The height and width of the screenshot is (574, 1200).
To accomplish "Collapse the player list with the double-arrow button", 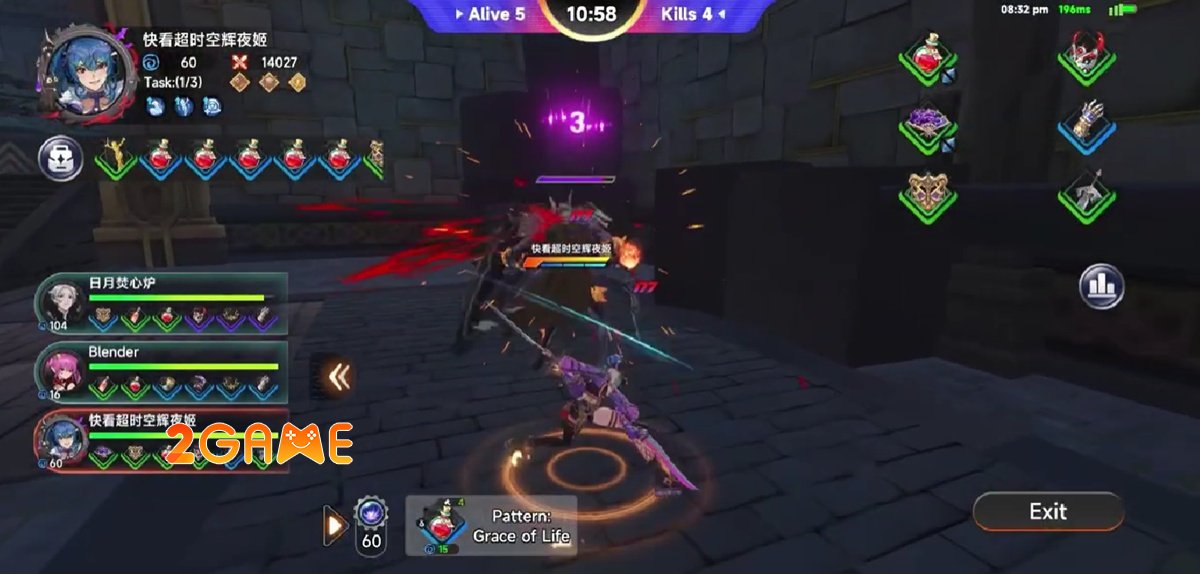I will point(339,377).
